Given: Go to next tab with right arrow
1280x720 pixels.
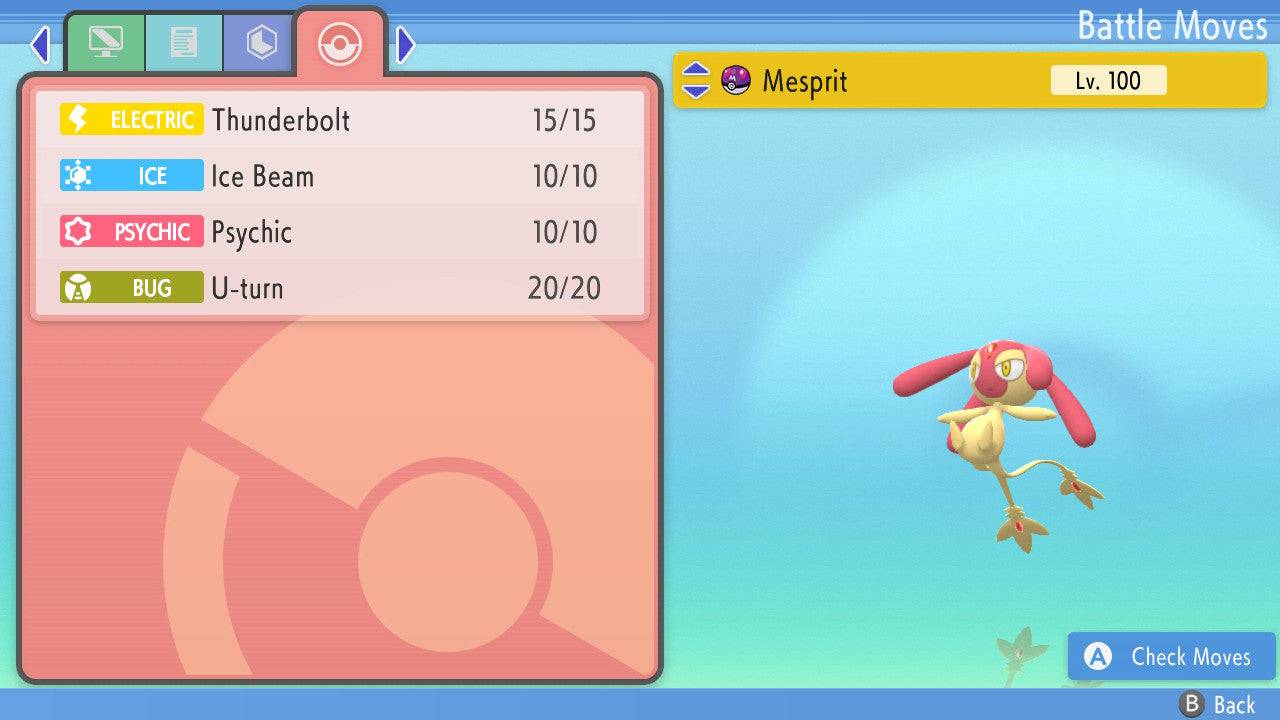Looking at the screenshot, I should [x=405, y=44].
